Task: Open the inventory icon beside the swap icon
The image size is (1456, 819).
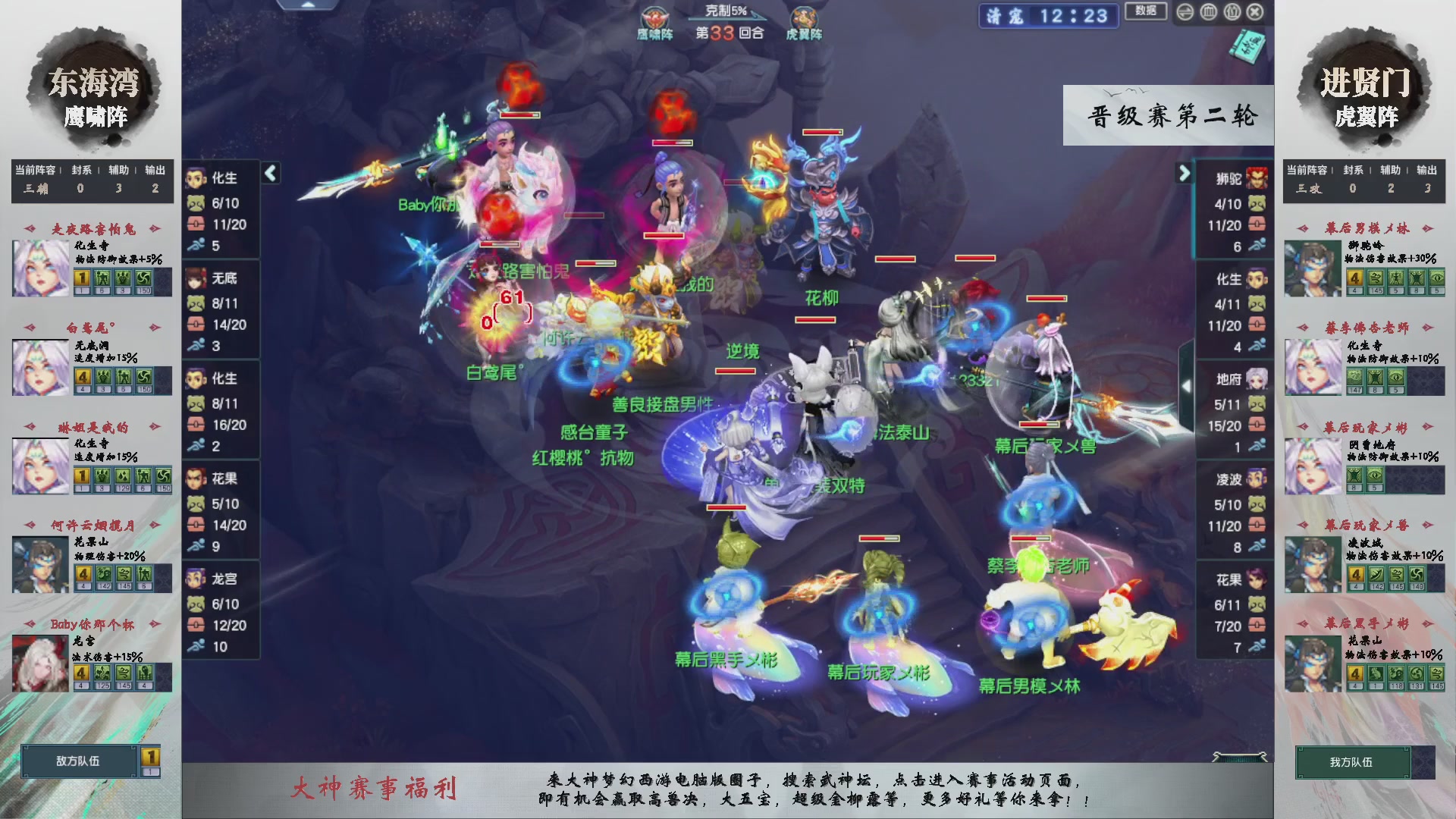Action: (1208, 12)
